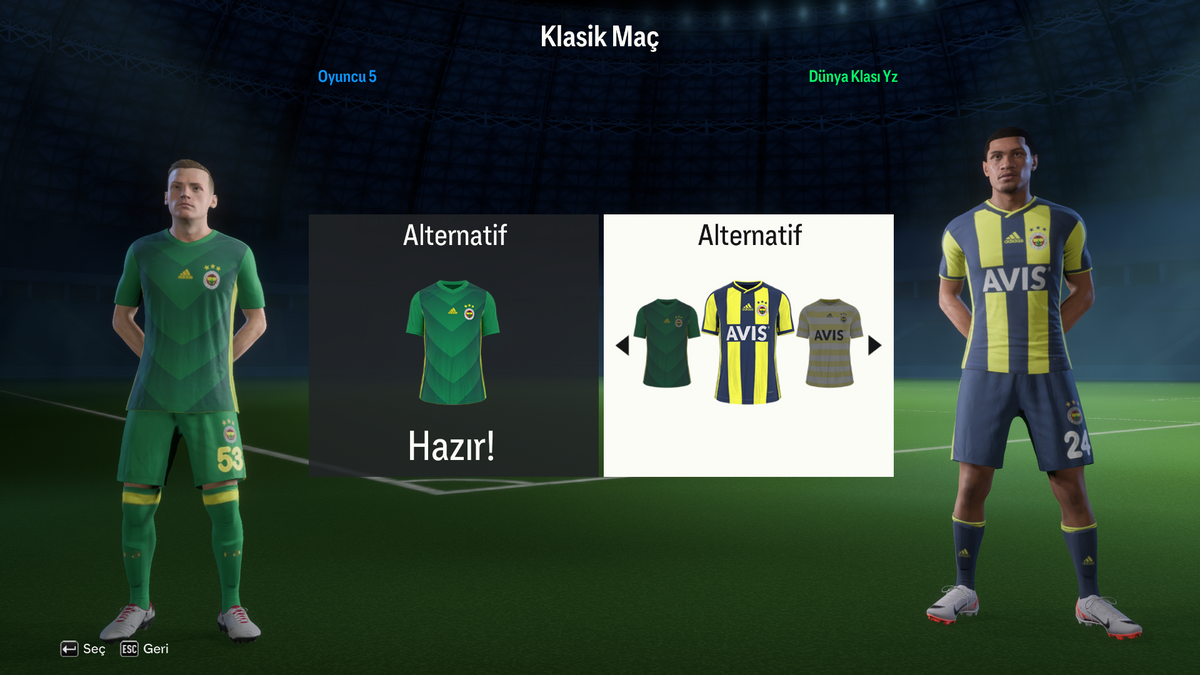This screenshot has height=675, width=1200.
Task: Click the right arrow in kit selector
Action: 875,346
